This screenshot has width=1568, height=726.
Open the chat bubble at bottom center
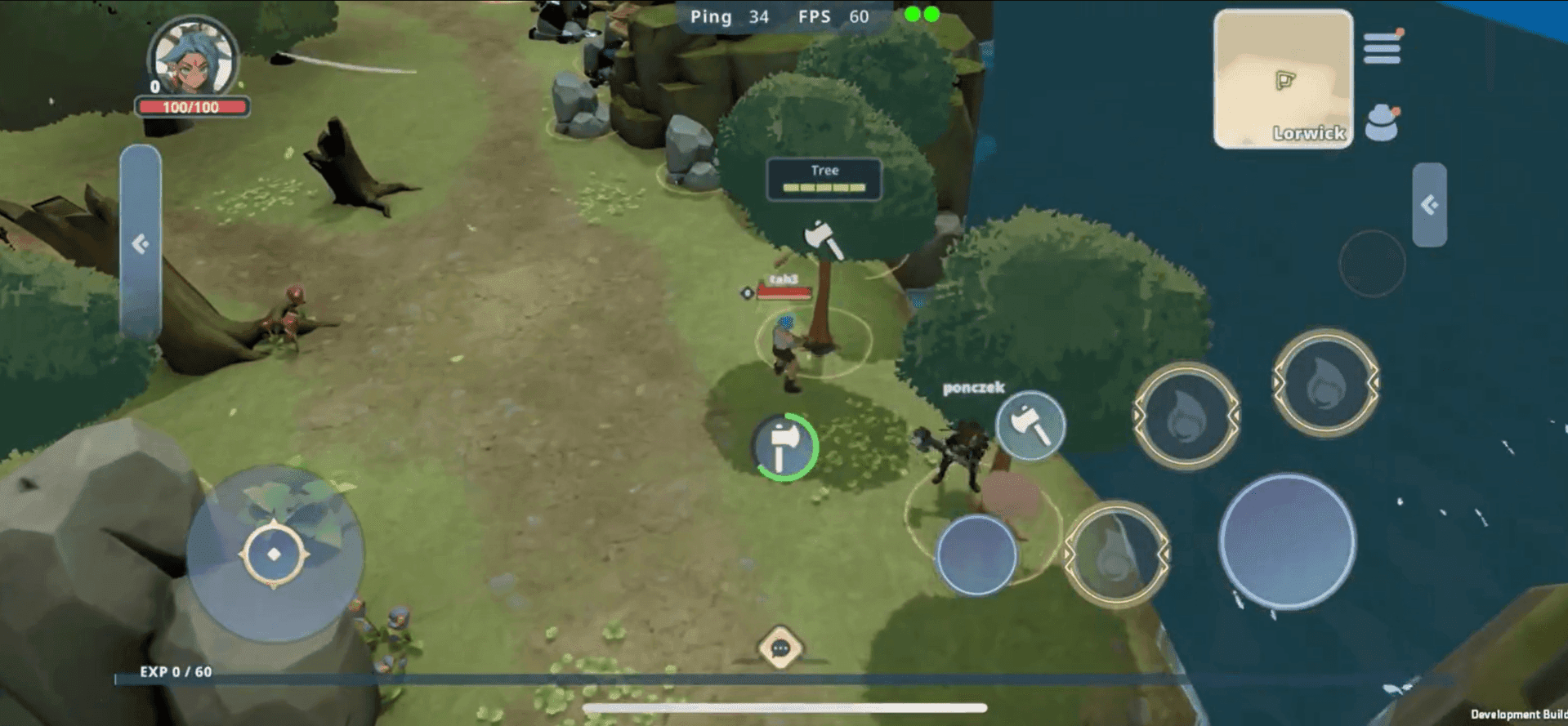click(x=781, y=648)
